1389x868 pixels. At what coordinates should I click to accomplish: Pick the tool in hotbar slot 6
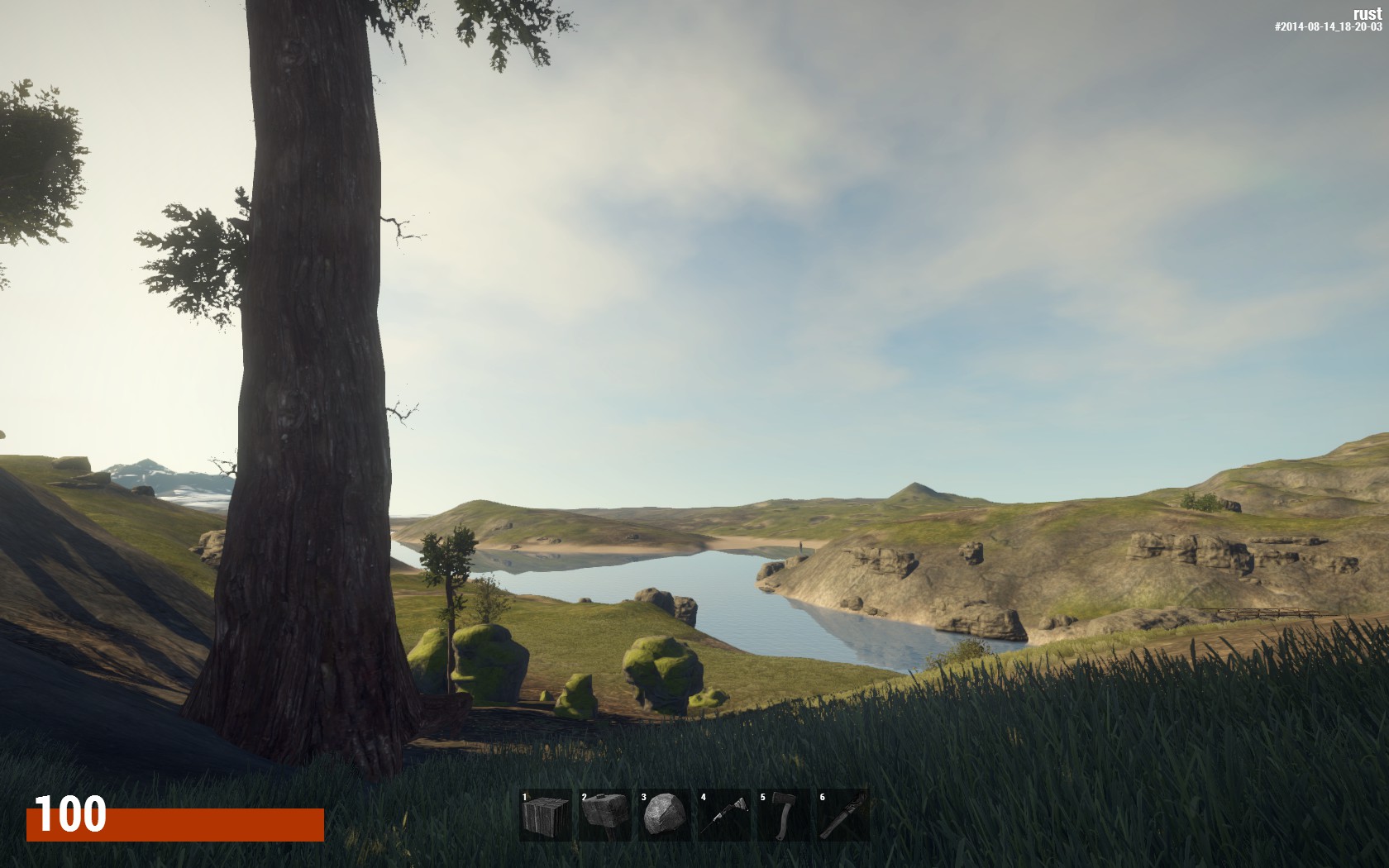[x=843, y=815]
